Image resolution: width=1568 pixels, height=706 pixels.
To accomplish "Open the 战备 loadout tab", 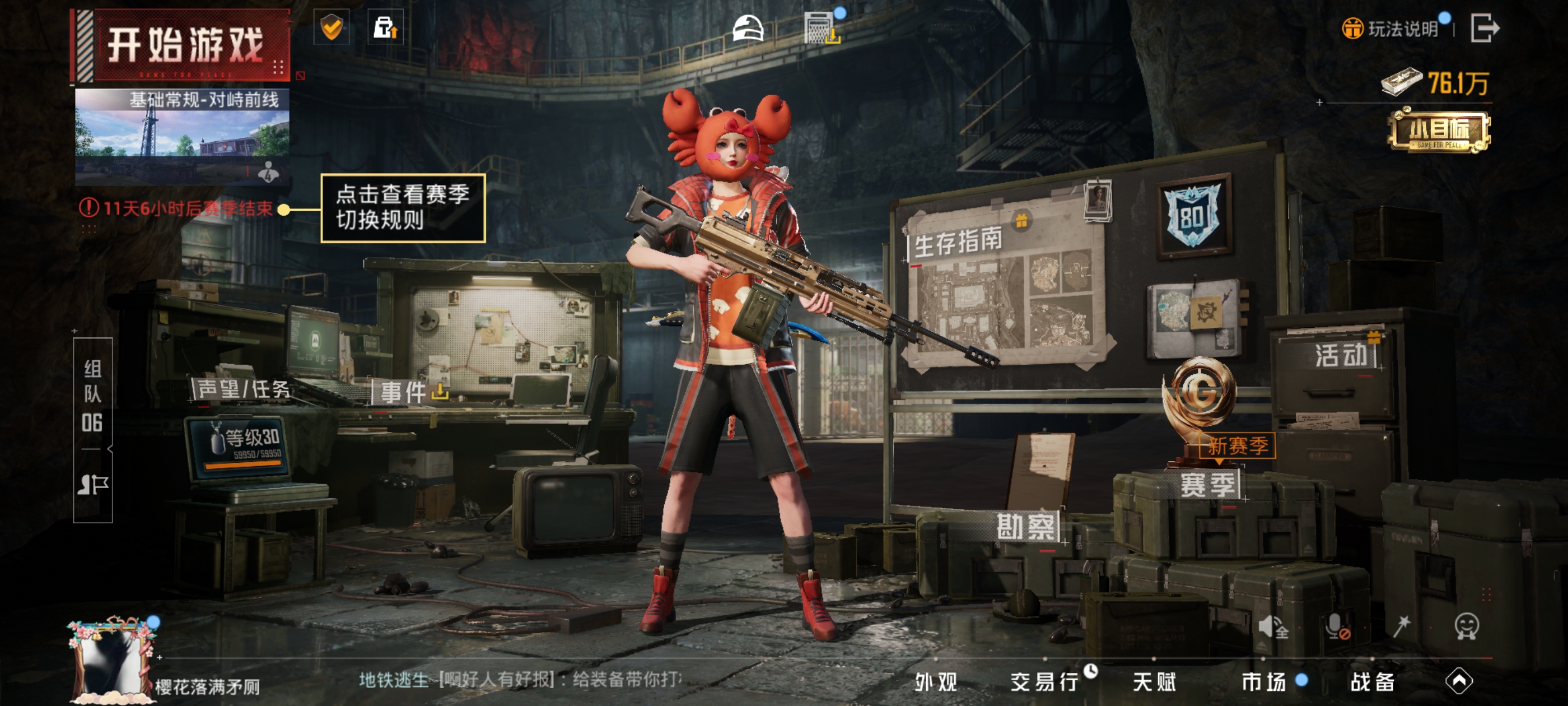I will pyautogui.click(x=1373, y=682).
